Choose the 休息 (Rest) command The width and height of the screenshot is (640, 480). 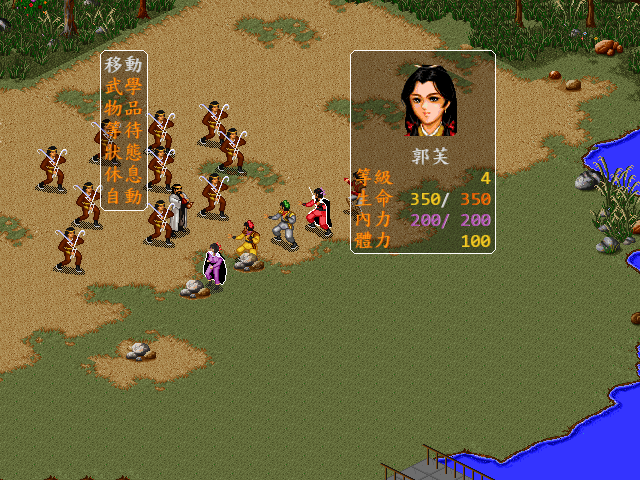point(124,174)
